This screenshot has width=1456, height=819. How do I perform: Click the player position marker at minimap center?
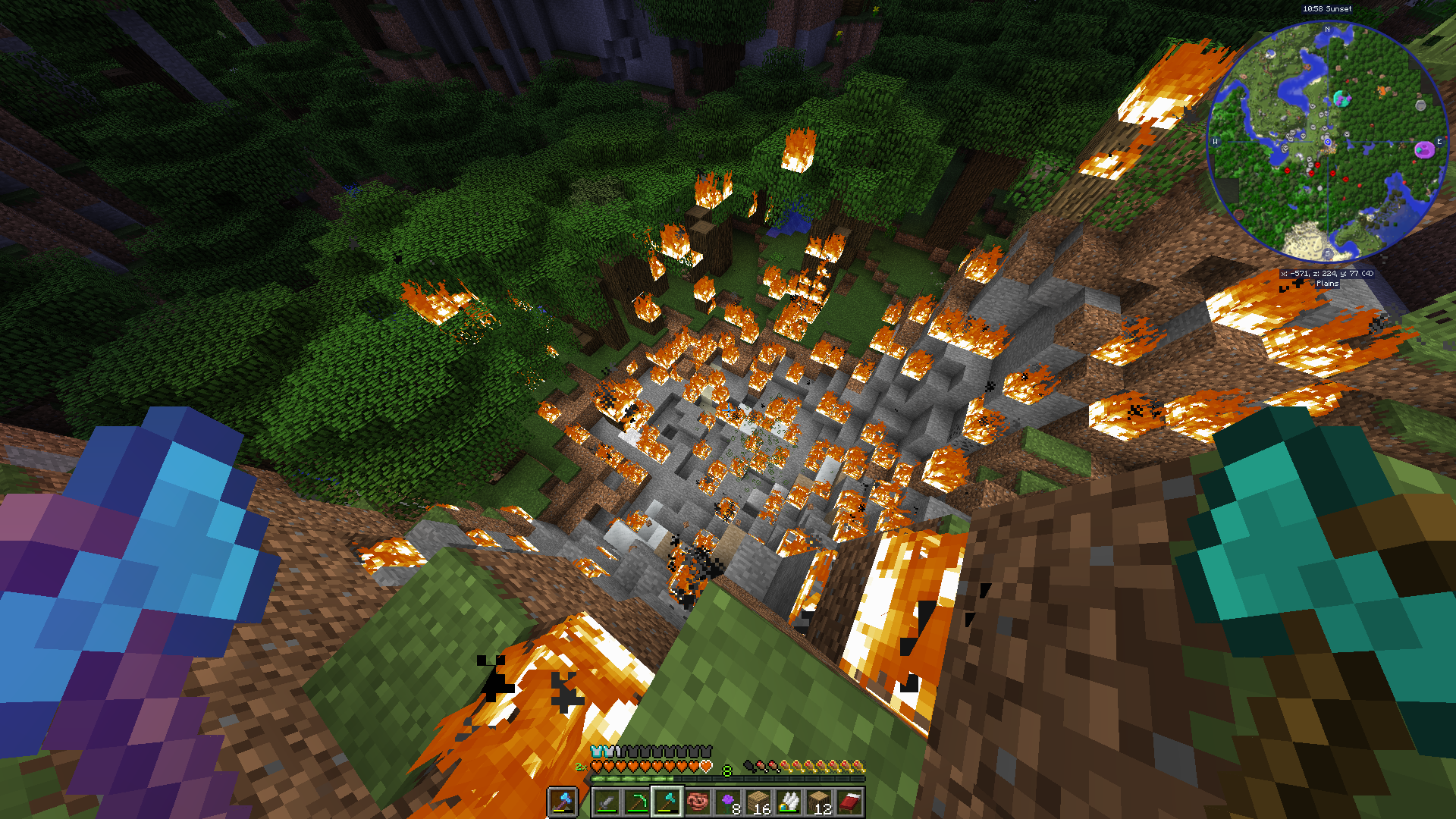[x=1328, y=142]
